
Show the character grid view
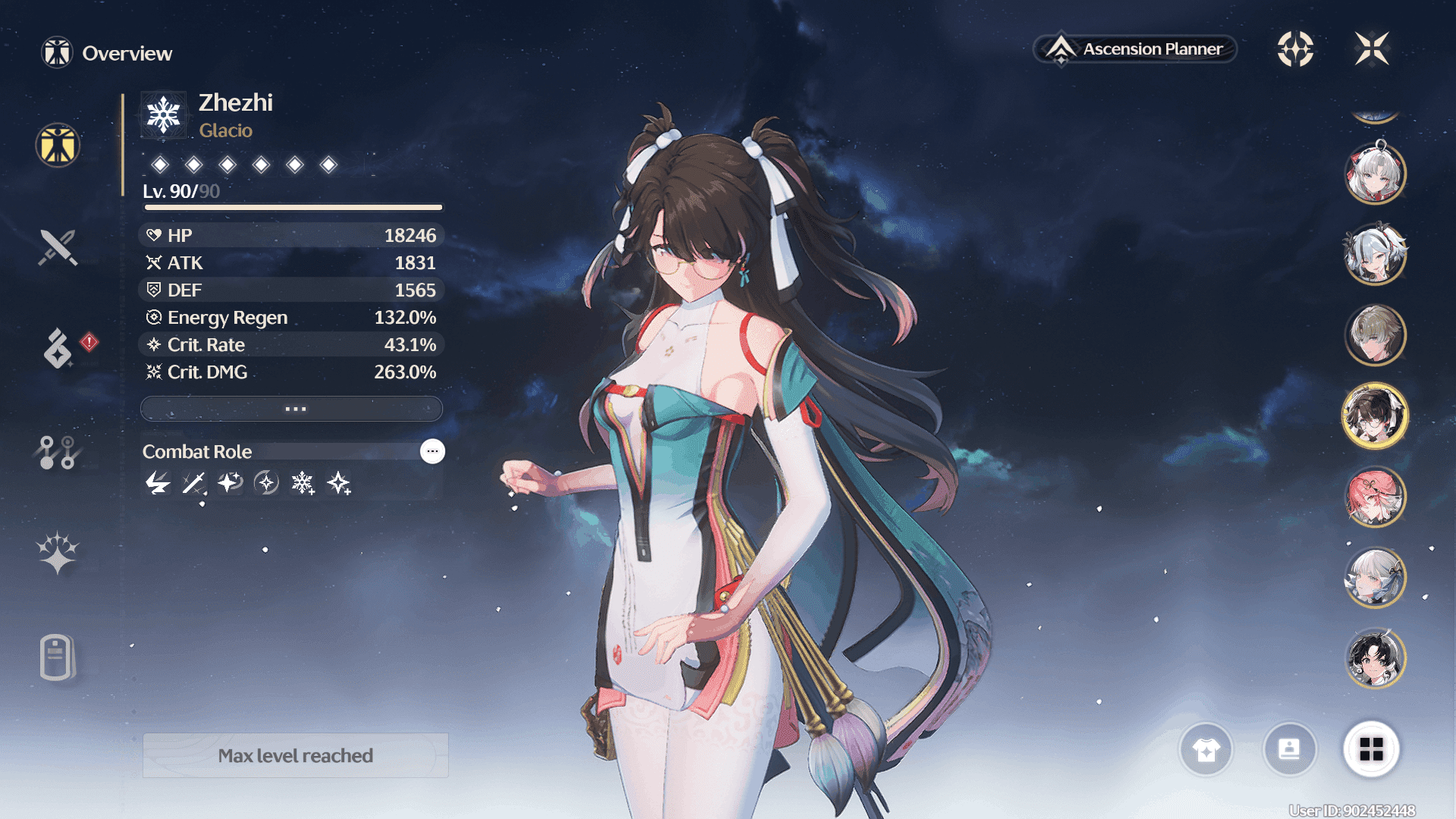(x=1371, y=750)
